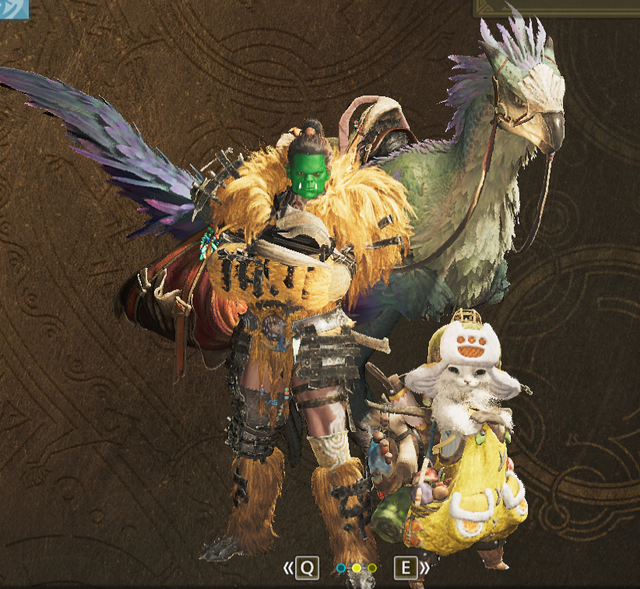Select the cyan page indicator dot
The height and width of the screenshot is (589, 640).
(x=341, y=568)
